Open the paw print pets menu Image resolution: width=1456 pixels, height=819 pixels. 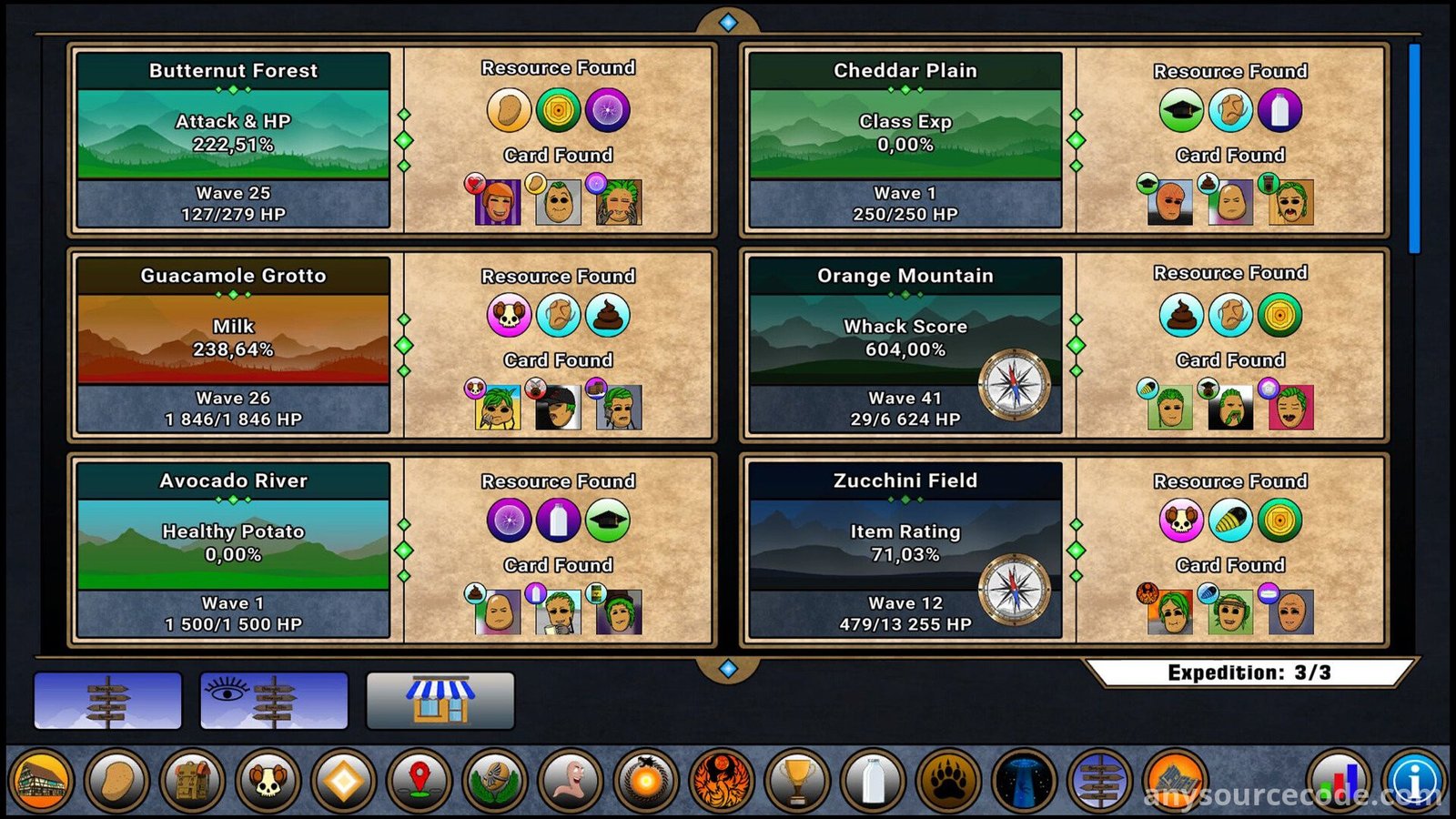pyautogui.click(x=948, y=781)
